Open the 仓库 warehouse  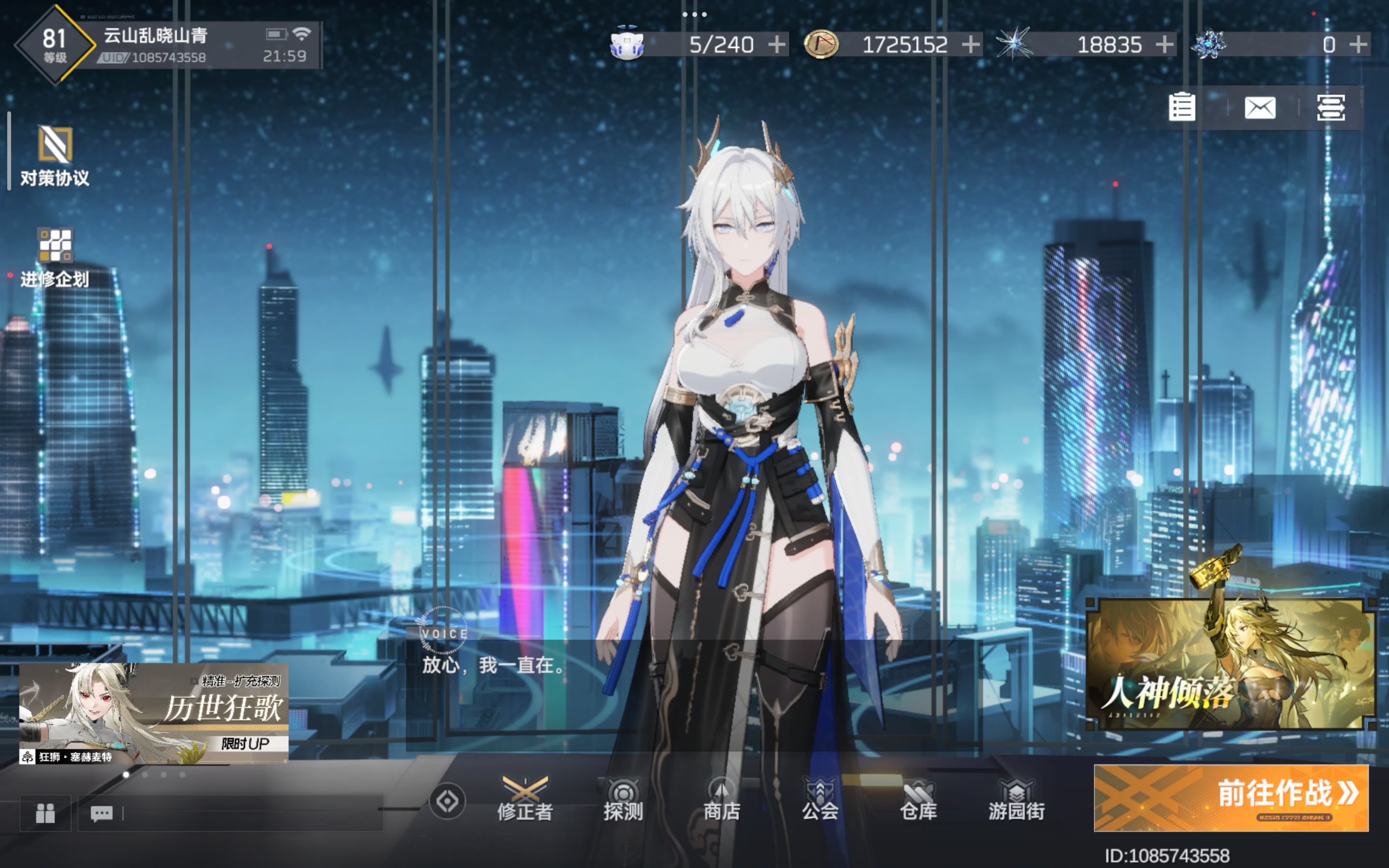point(918,799)
